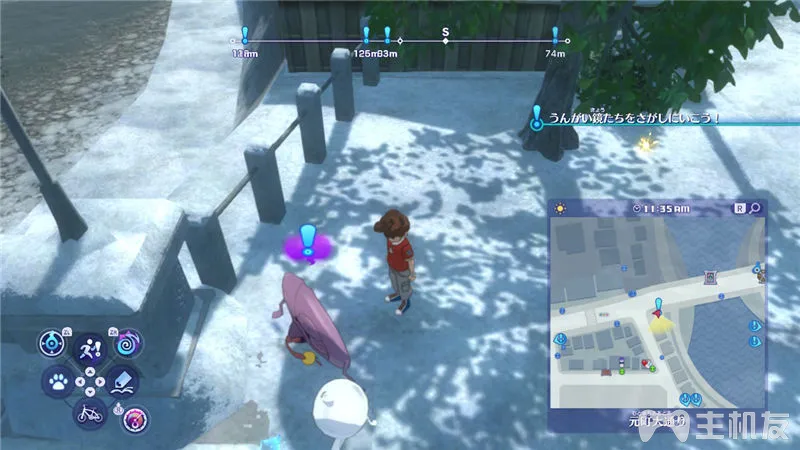The image size is (800, 450).
Task: Open the pencil and book journal icon
Action: (x=124, y=381)
